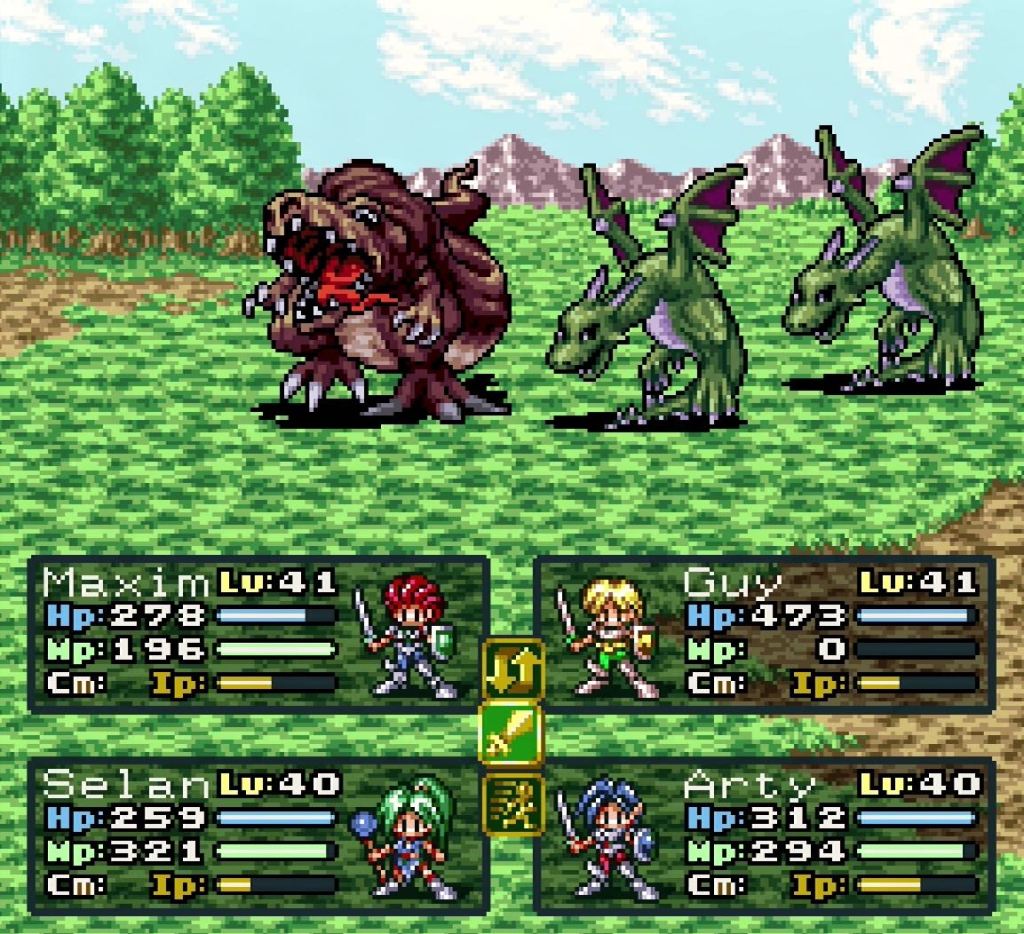Choose Selan's party status panel
Viewport: 1024px width, 934px height.
tap(259, 836)
